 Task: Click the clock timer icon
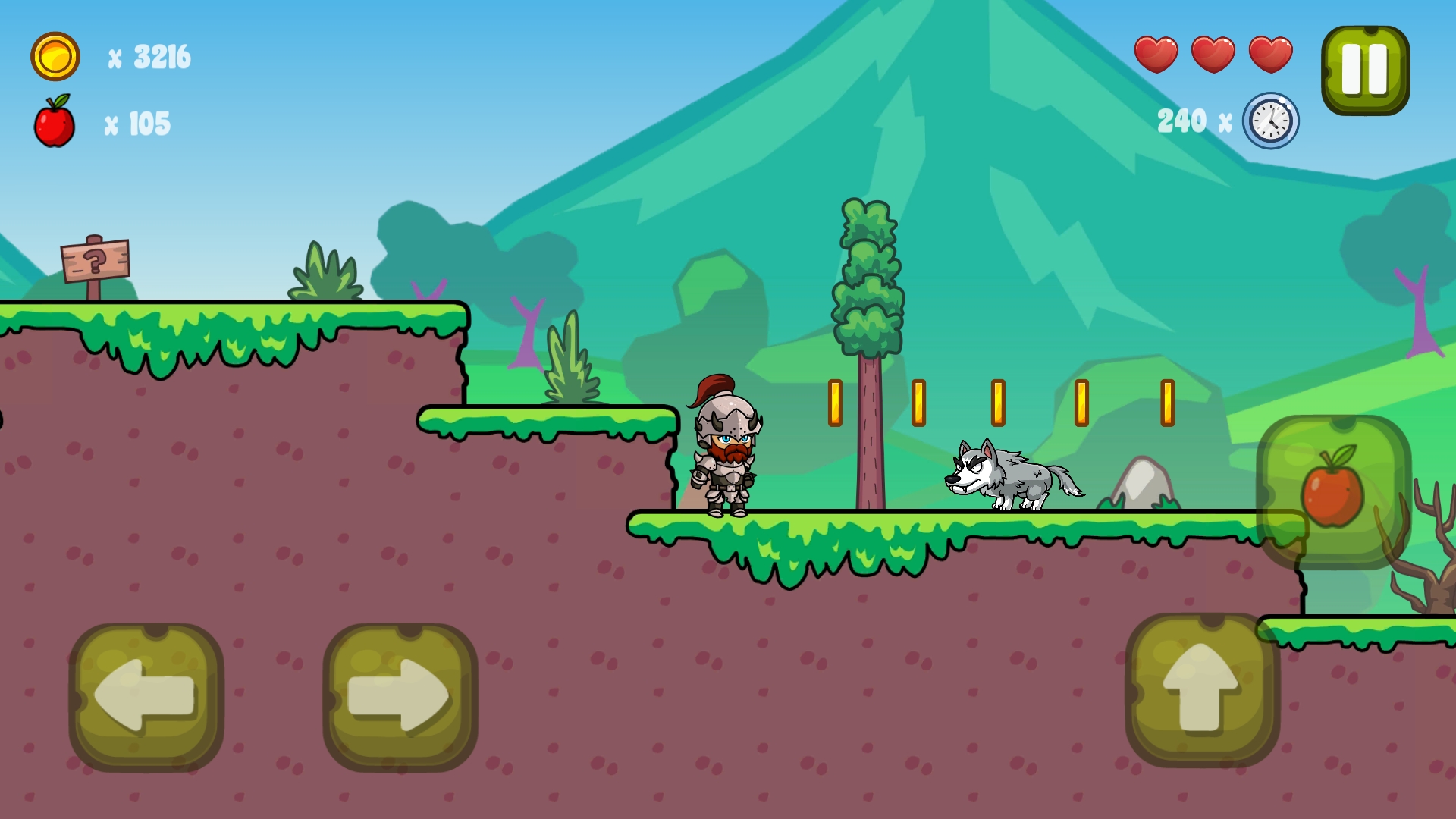(1269, 120)
